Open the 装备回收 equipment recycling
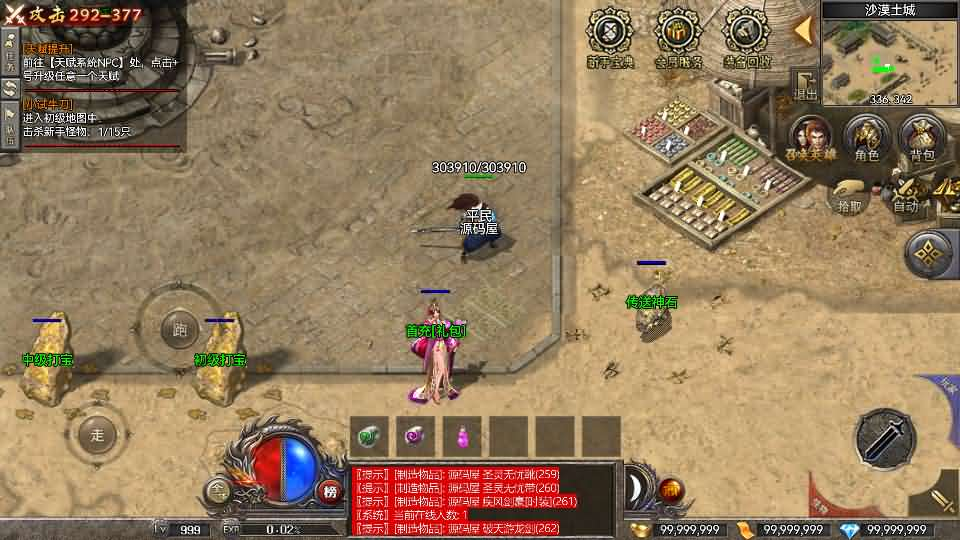This screenshot has width=960, height=540. point(747,38)
